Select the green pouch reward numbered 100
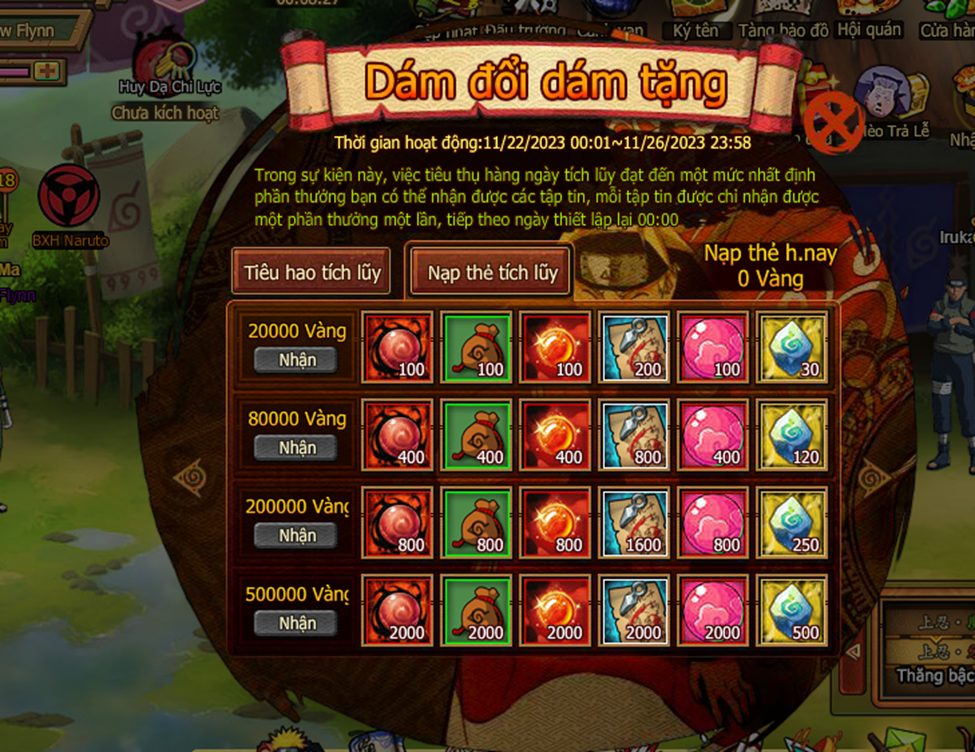 point(477,347)
